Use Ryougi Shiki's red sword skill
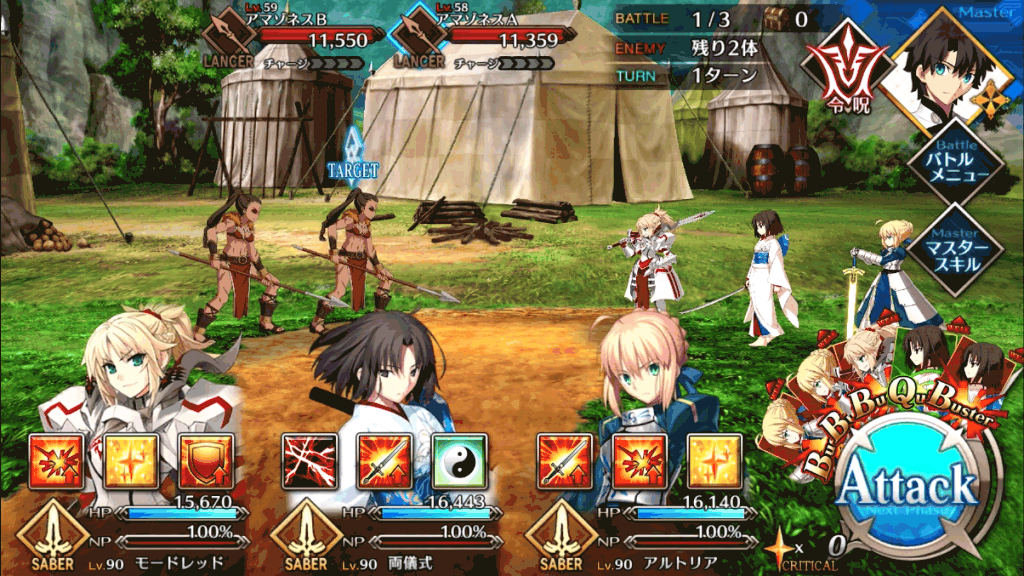This screenshot has width=1024, height=576. tap(384, 460)
